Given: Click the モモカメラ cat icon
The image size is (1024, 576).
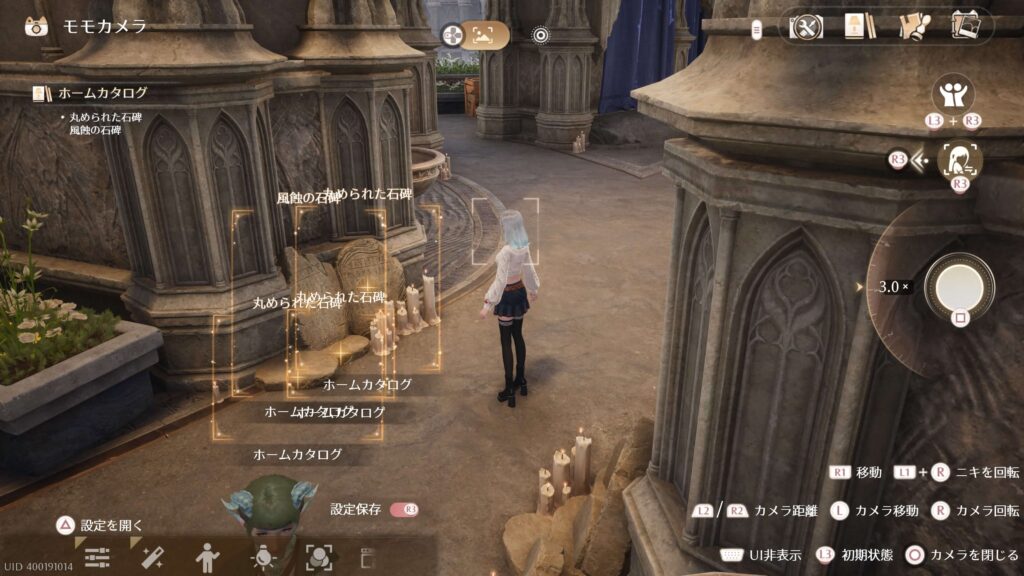Looking at the screenshot, I should (x=37, y=26).
